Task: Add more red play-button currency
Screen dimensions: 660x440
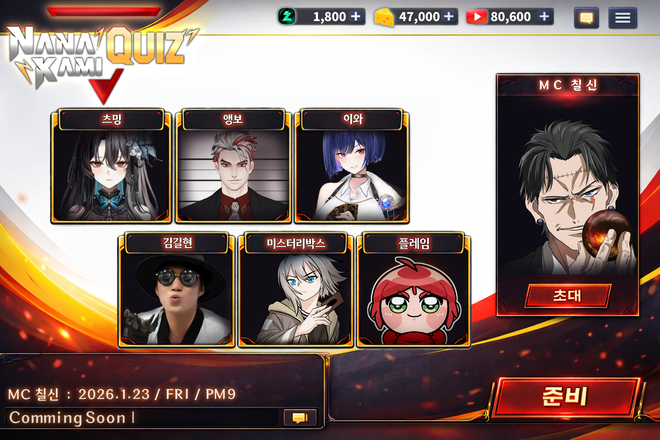Action: [544, 17]
